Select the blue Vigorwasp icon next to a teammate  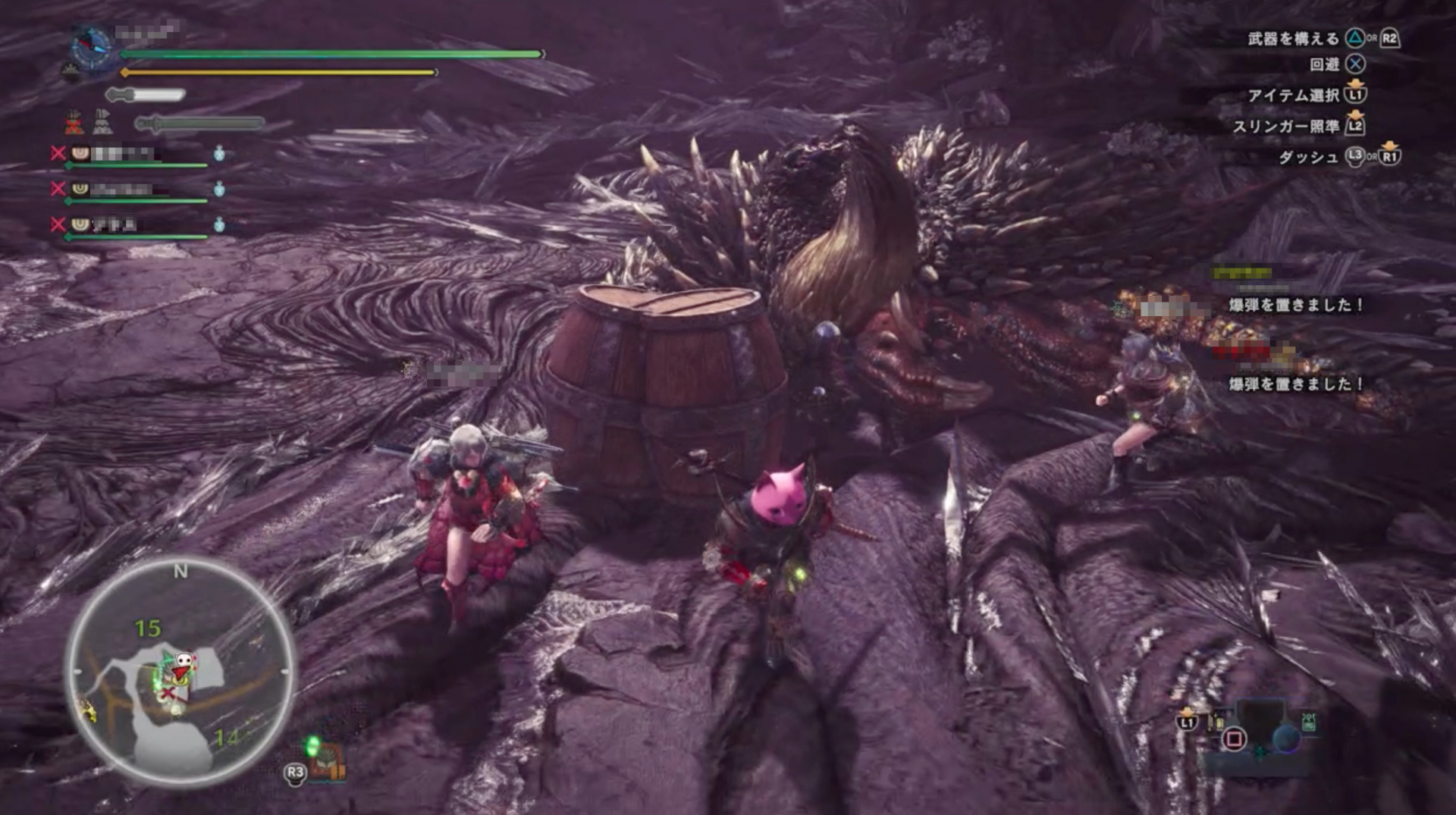pyautogui.click(x=218, y=154)
